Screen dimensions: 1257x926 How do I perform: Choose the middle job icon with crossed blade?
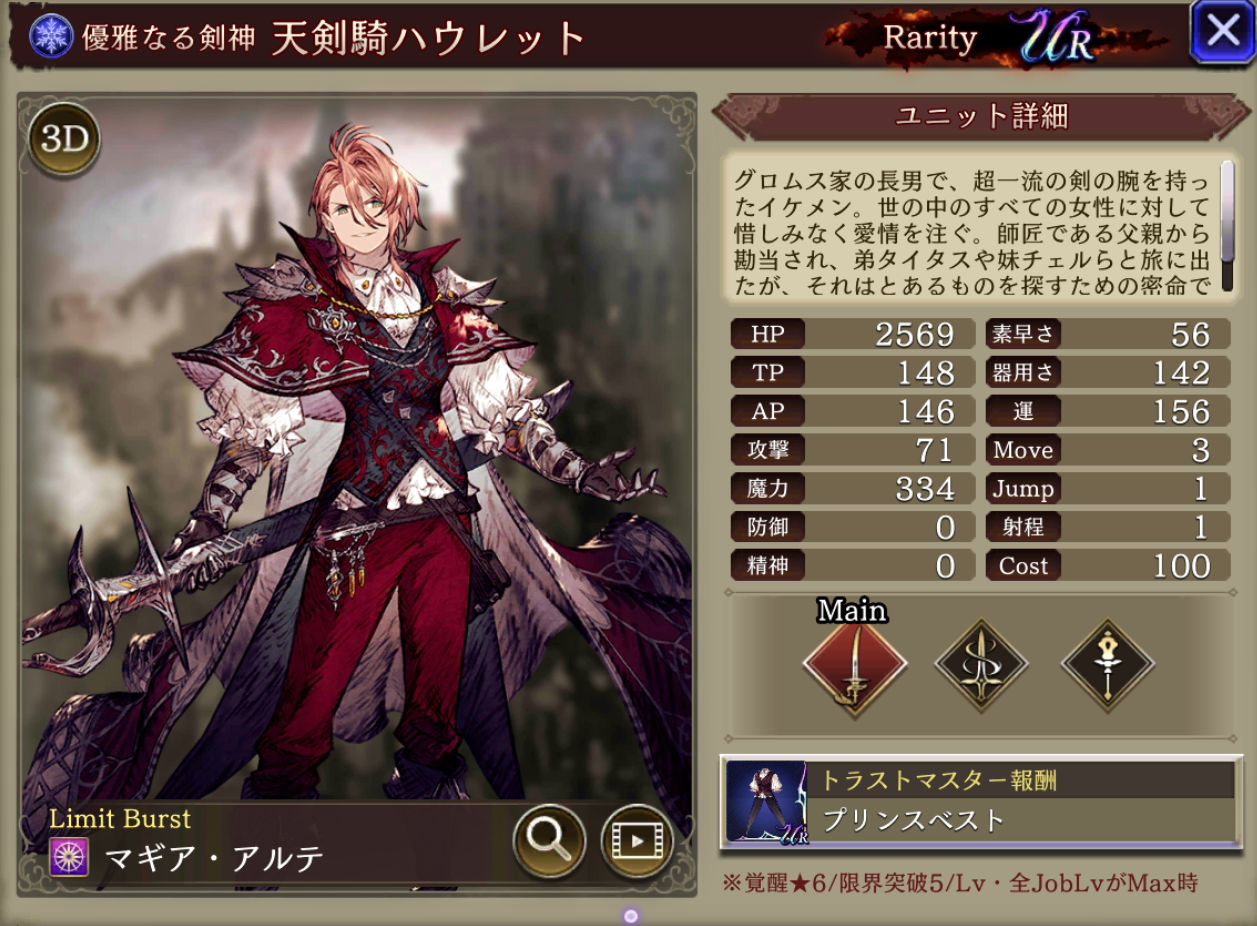click(981, 665)
